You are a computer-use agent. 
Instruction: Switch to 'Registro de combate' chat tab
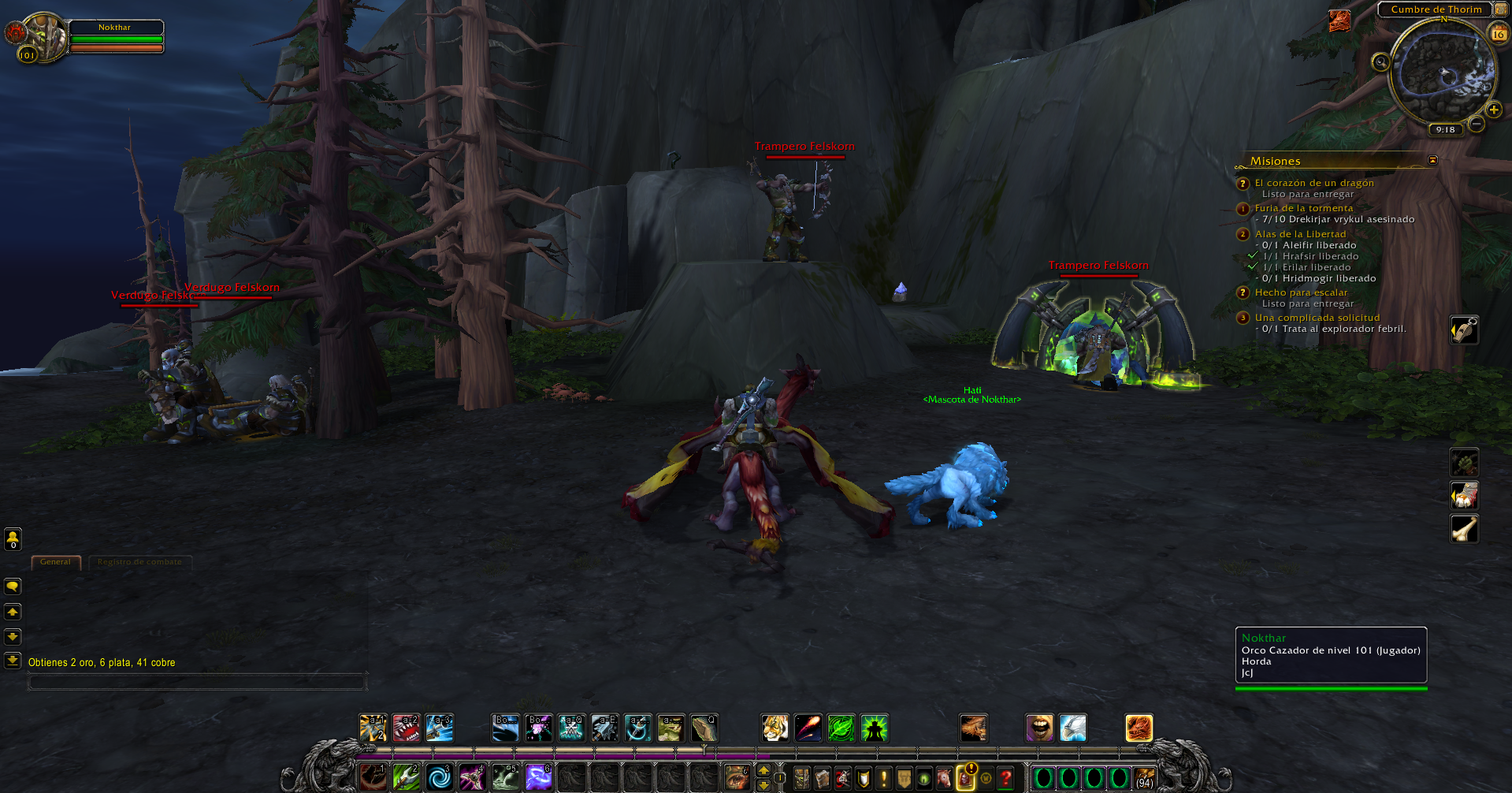139,562
